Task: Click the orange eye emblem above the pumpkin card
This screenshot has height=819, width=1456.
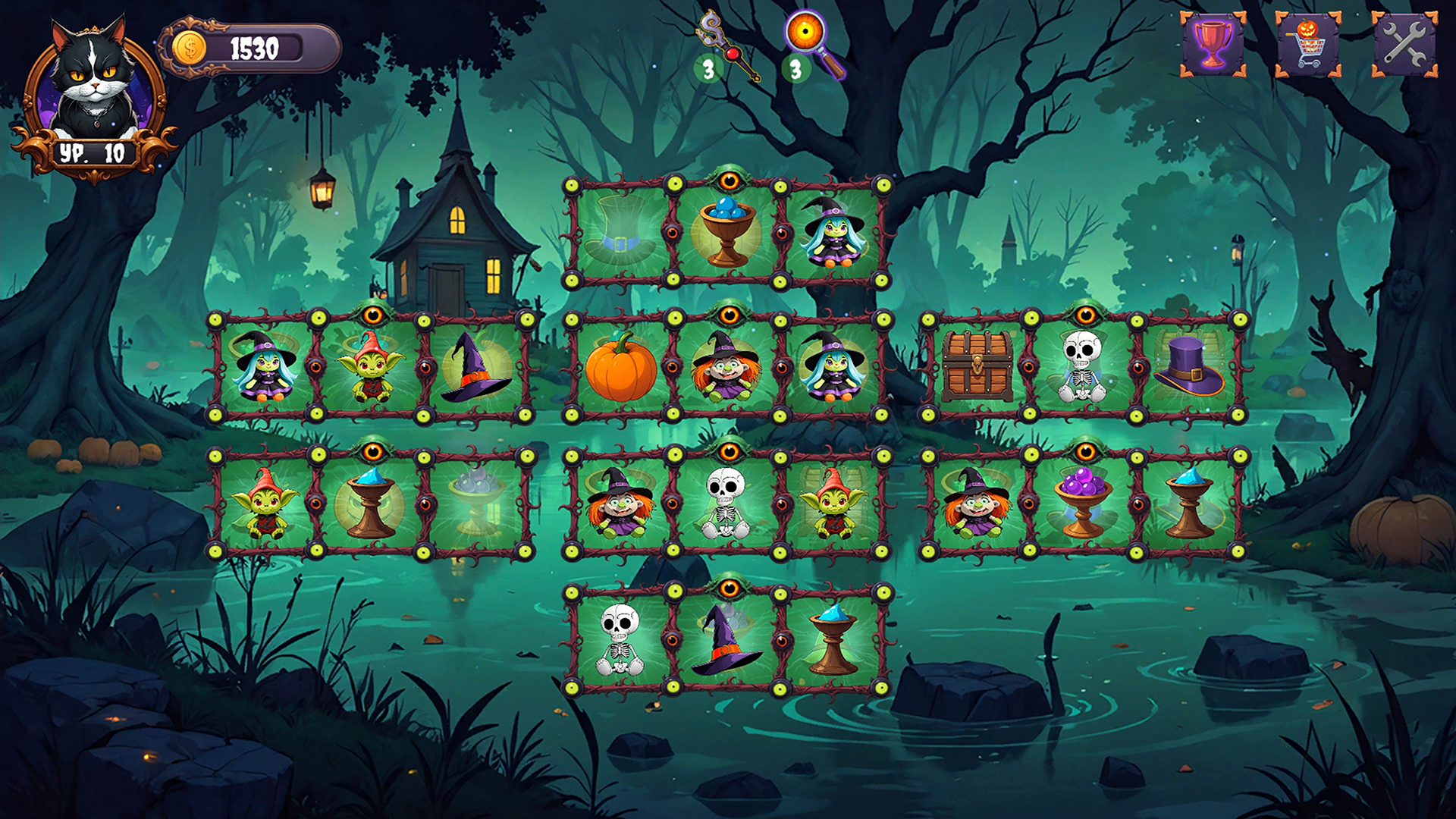Action: pyautogui.click(x=730, y=312)
